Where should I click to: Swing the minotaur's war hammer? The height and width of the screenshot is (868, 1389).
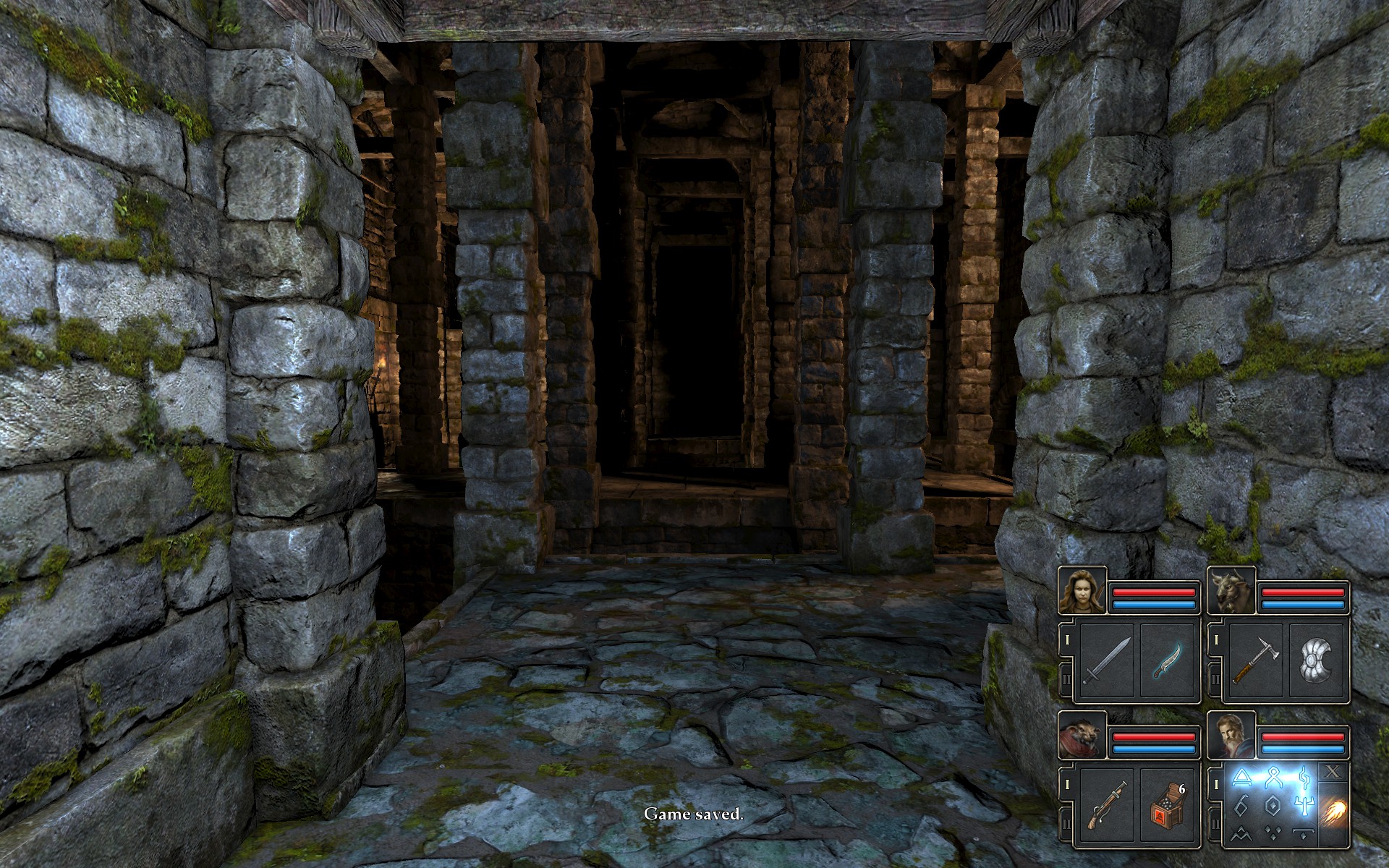coord(1256,661)
